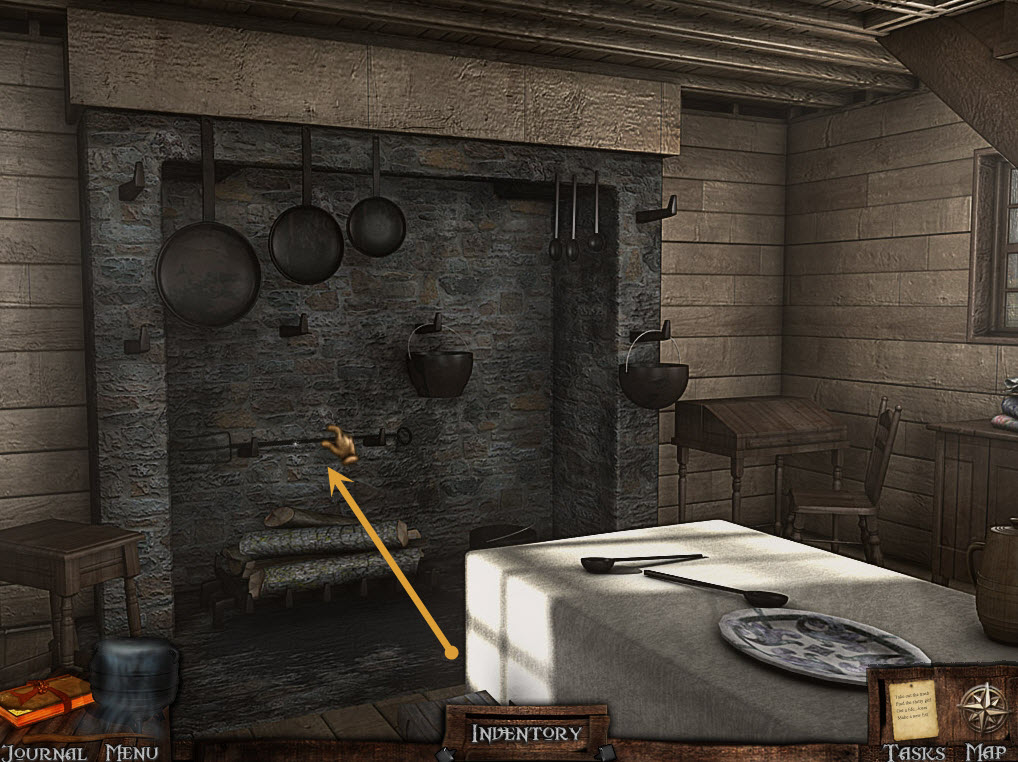Open the orange journal book icon
Viewport: 1018px width, 762px height.
[x=44, y=698]
